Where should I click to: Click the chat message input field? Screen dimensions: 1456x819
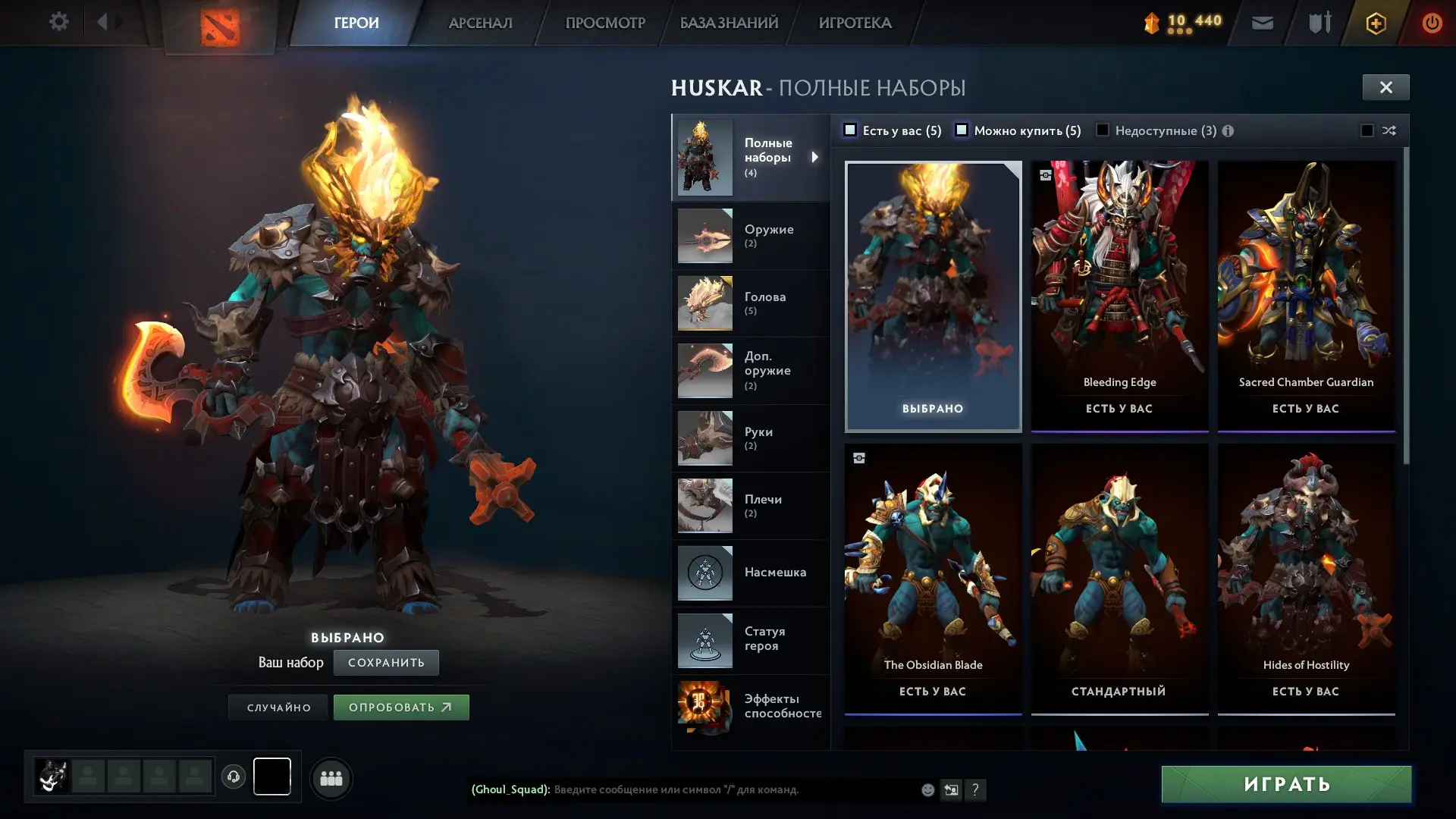728,789
